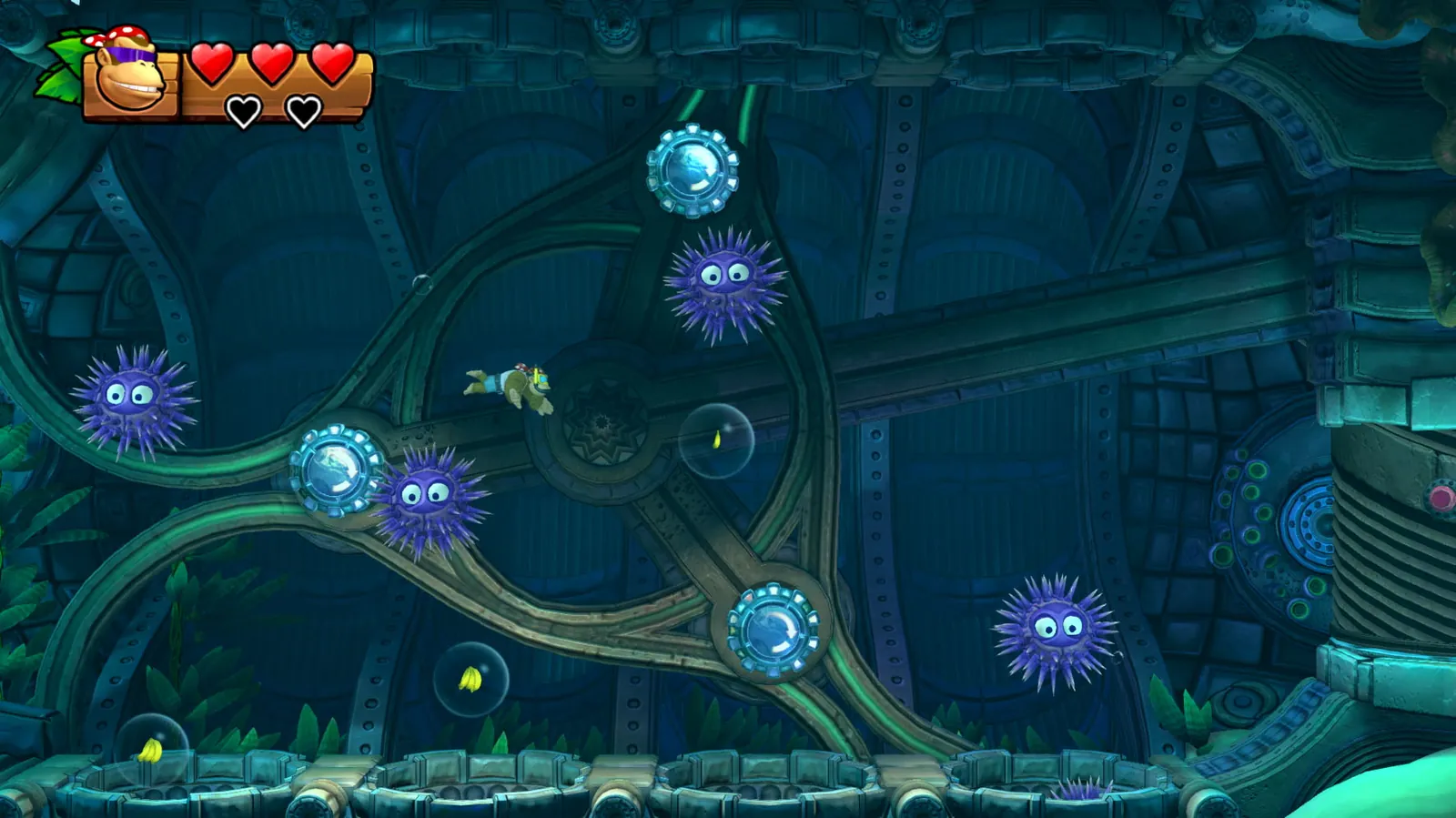Select the first red heart icon
The width and height of the screenshot is (1456, 818).
click(x=210, y=64)
